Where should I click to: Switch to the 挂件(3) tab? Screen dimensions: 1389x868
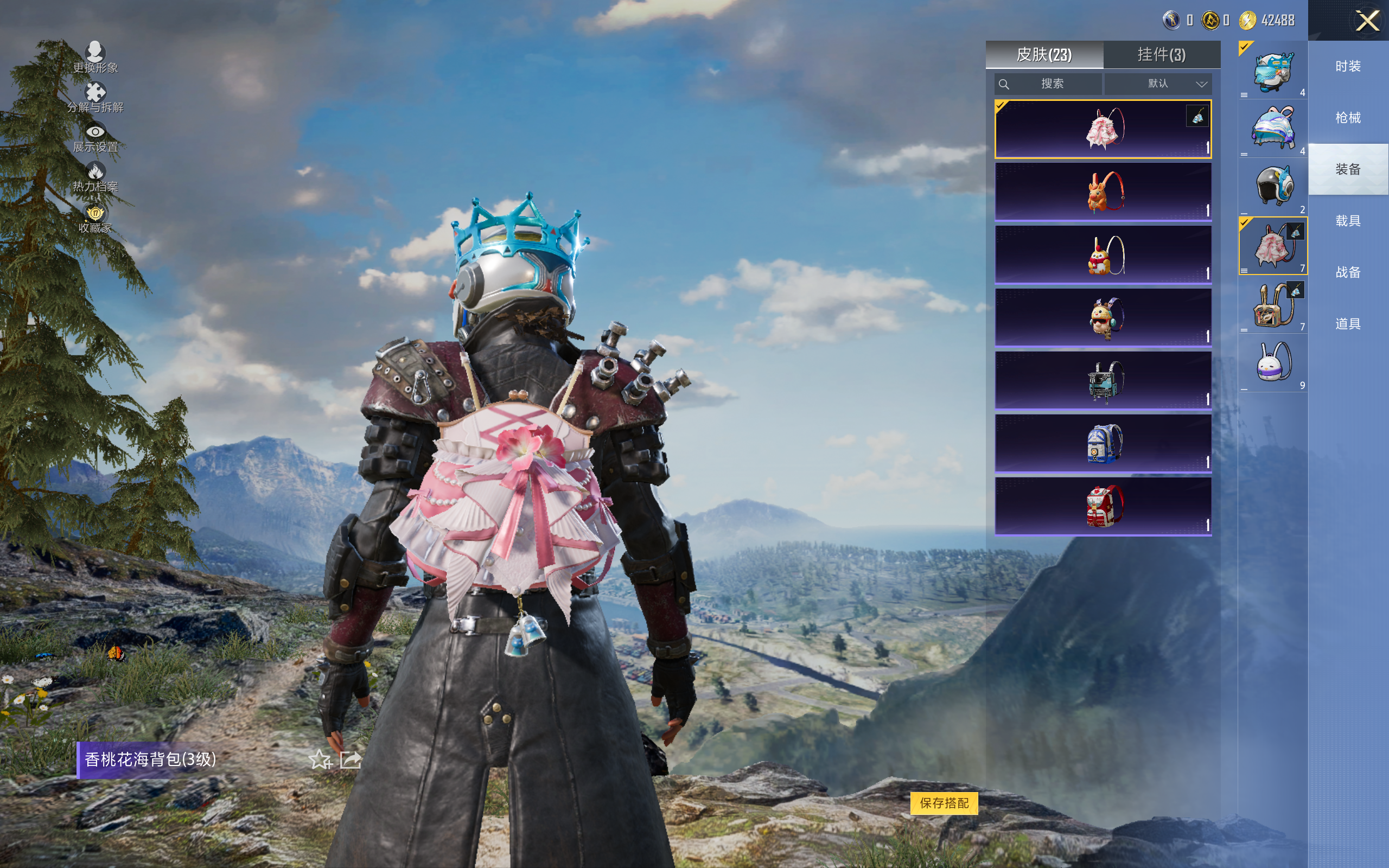(1161, 55)
